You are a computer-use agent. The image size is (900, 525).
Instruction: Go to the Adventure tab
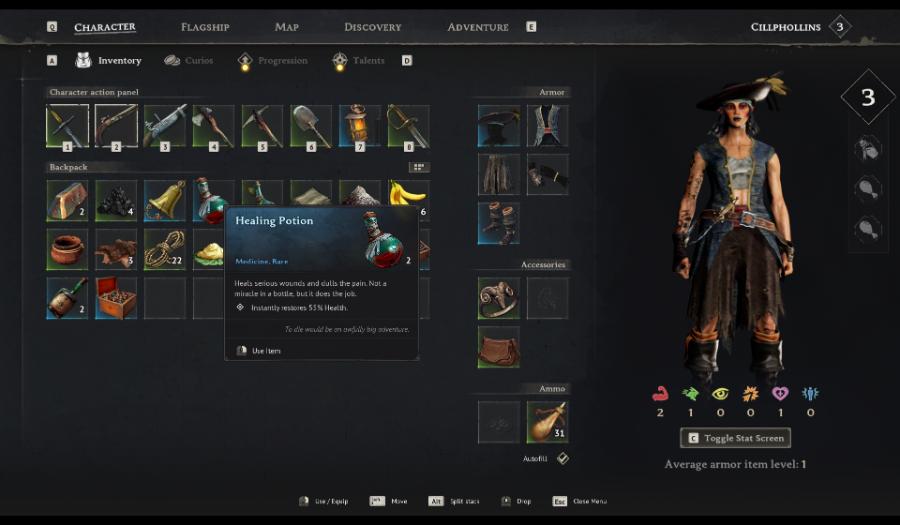coord(478,27)
